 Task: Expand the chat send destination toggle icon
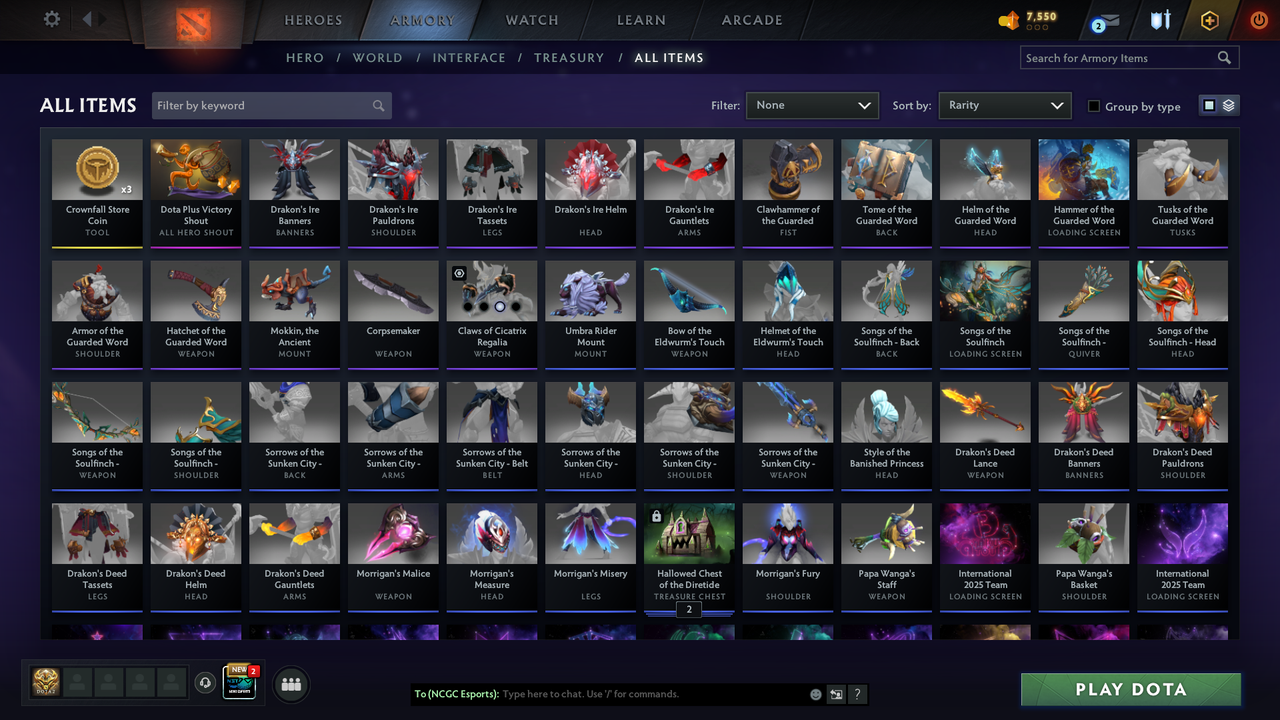click(835, 693)
